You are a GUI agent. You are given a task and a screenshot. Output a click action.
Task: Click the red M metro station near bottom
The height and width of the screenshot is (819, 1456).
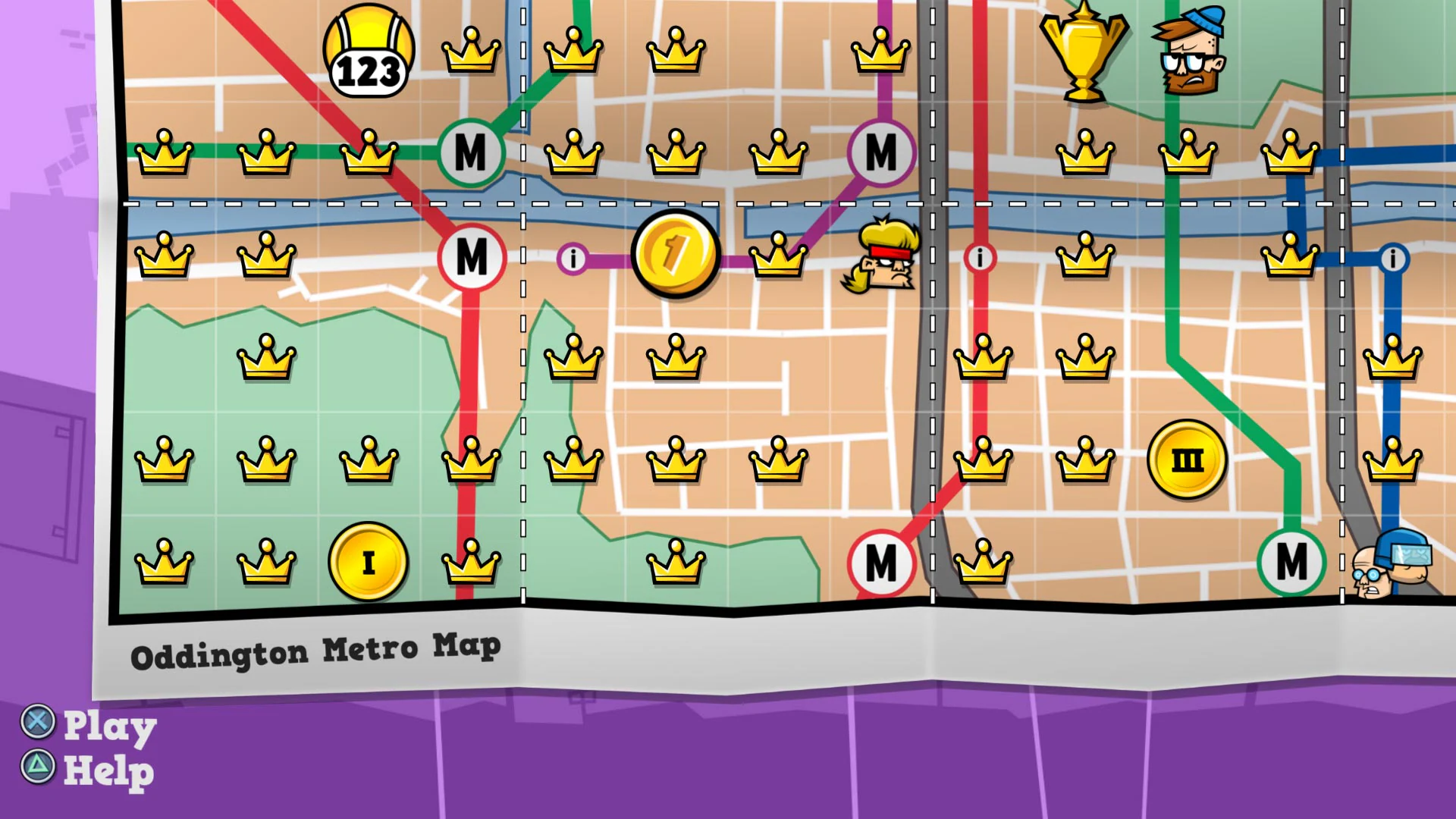click(880, 563)
